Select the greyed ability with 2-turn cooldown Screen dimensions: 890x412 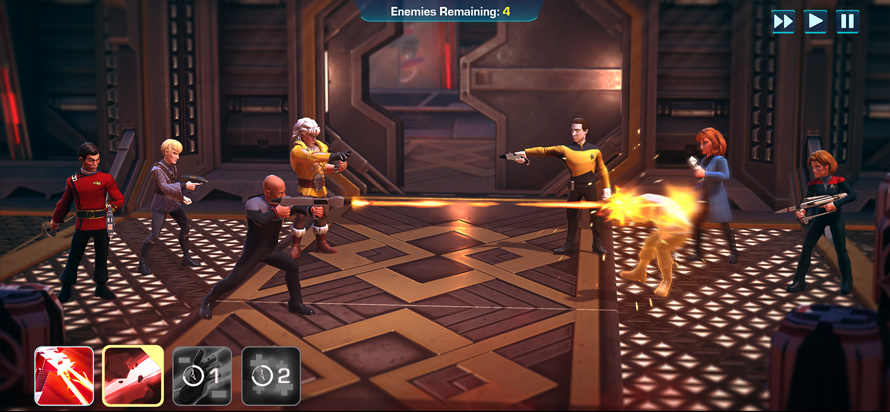click(271, 376)
